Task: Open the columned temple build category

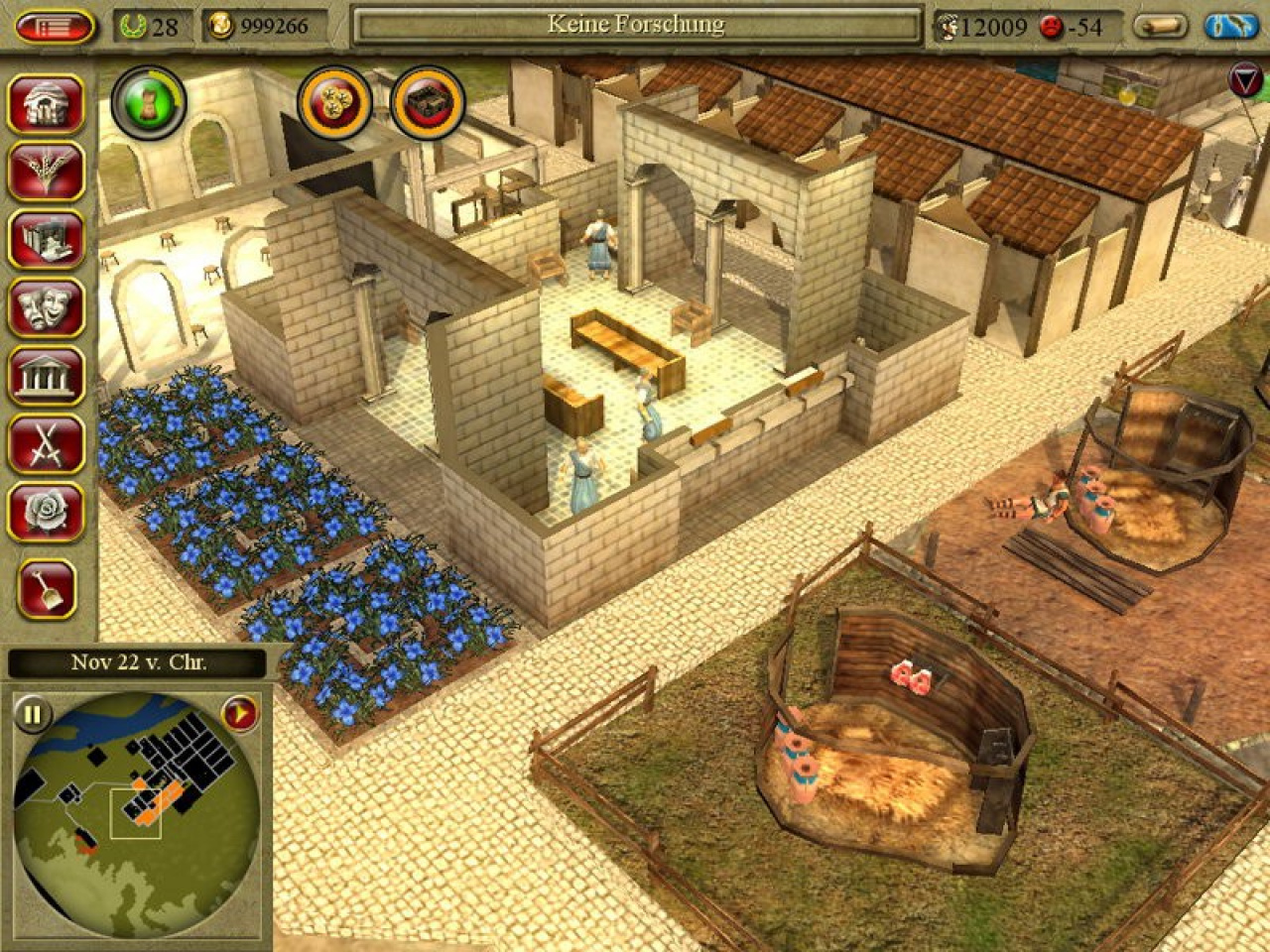Action: (x=46, y=377)
